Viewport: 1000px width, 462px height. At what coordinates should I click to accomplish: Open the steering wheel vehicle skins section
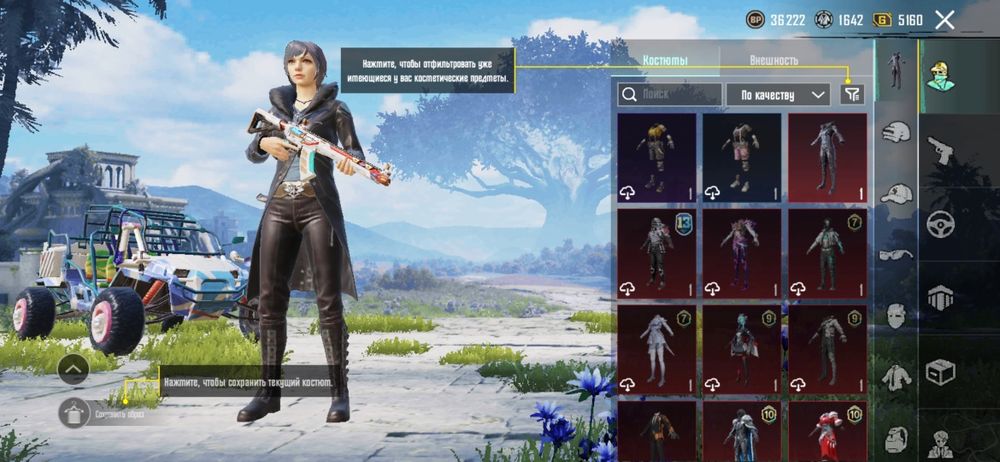[940, 222]
